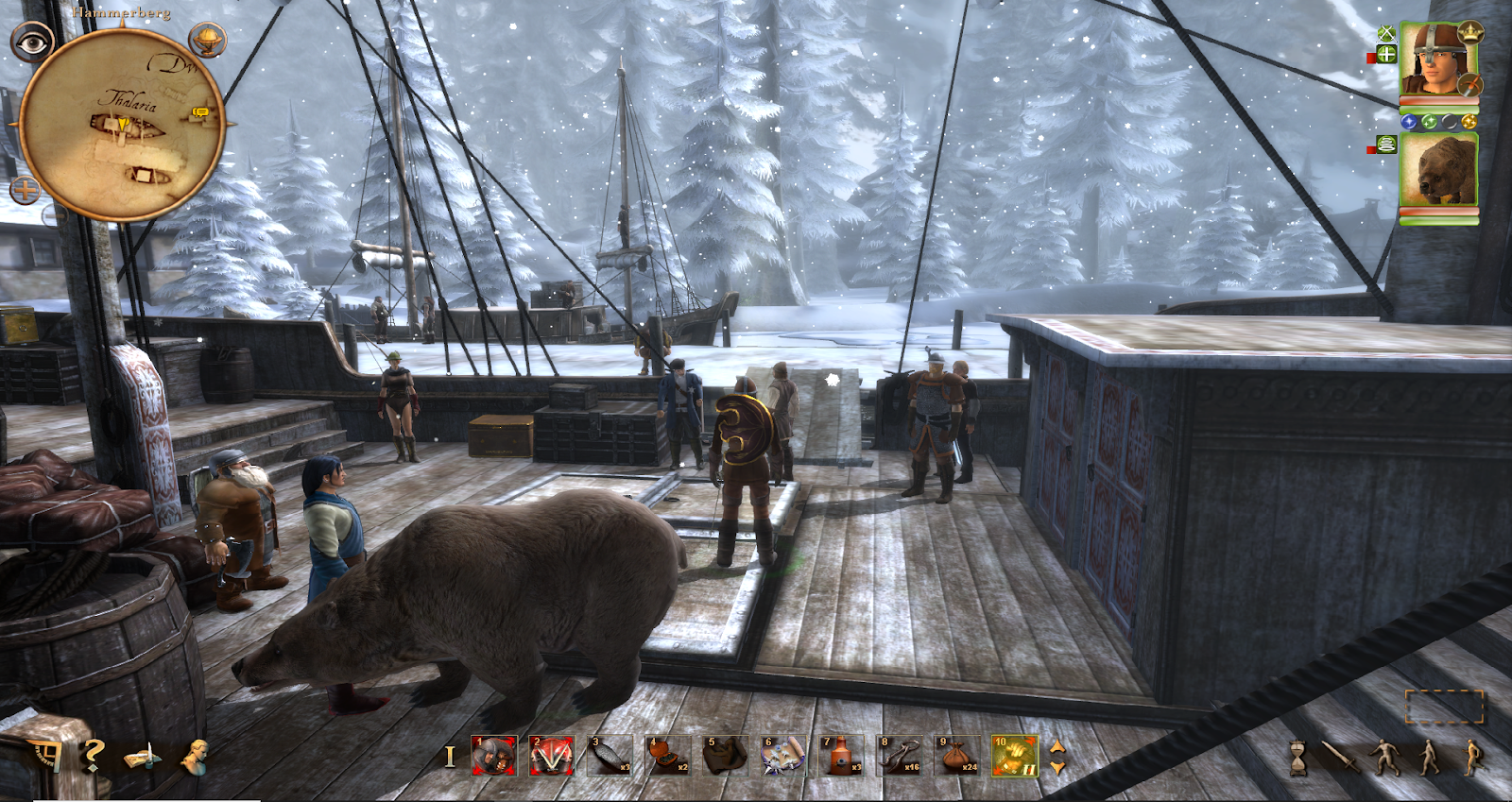This screenshot has width=1512, height=802.
Task: Use hotbar slot 1 helmeted fighter skill
Action: 494,756
